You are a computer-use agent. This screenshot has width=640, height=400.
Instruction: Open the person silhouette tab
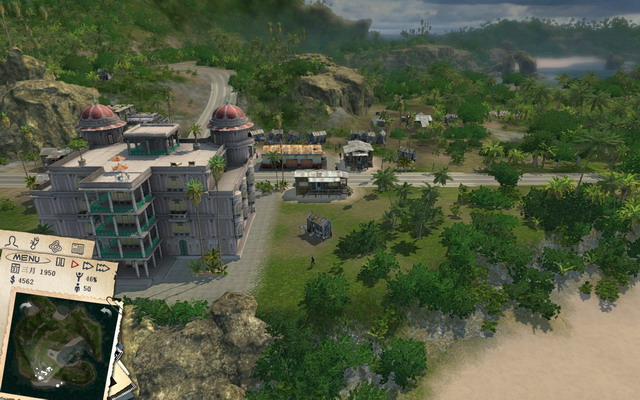13,240
